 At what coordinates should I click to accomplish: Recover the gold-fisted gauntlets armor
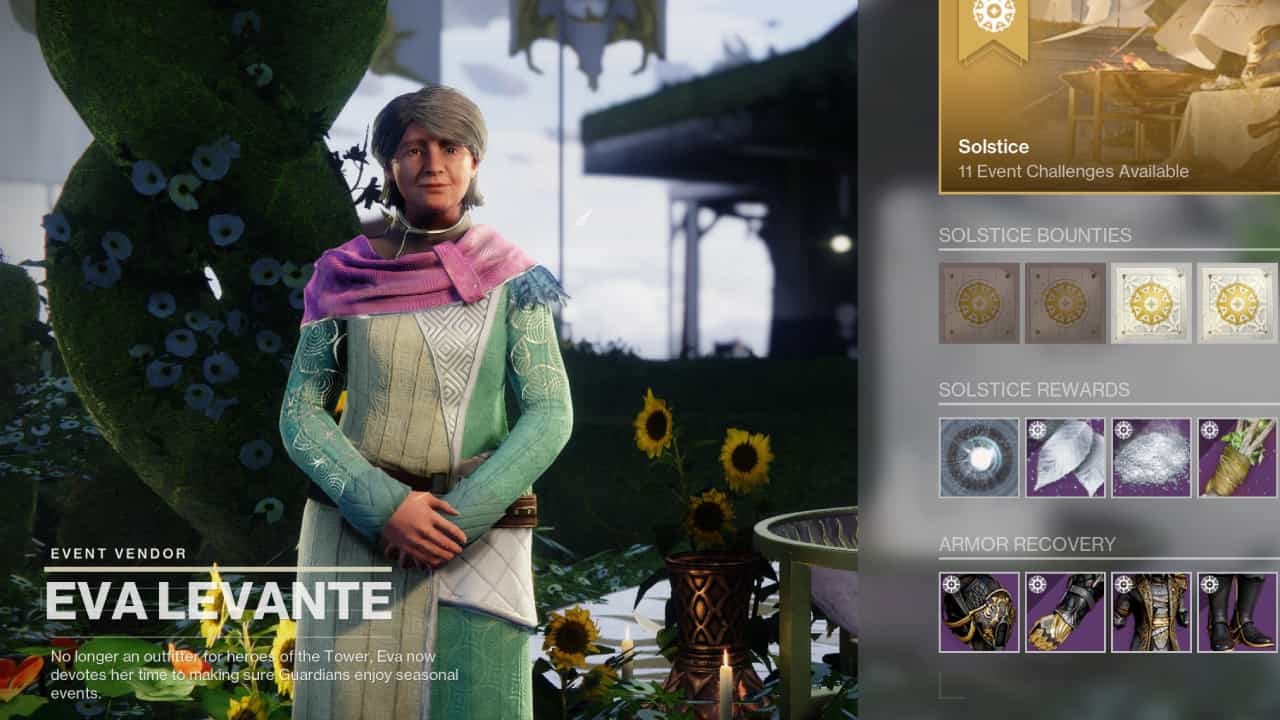1065,612
